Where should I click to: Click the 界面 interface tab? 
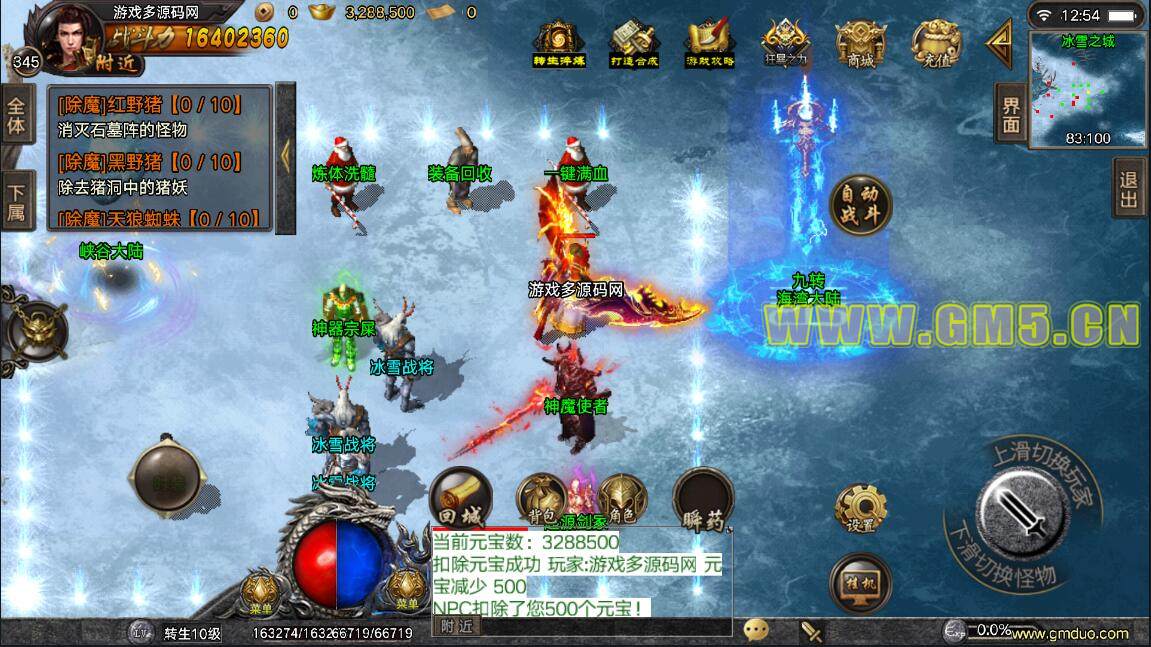click(1011, 113)
